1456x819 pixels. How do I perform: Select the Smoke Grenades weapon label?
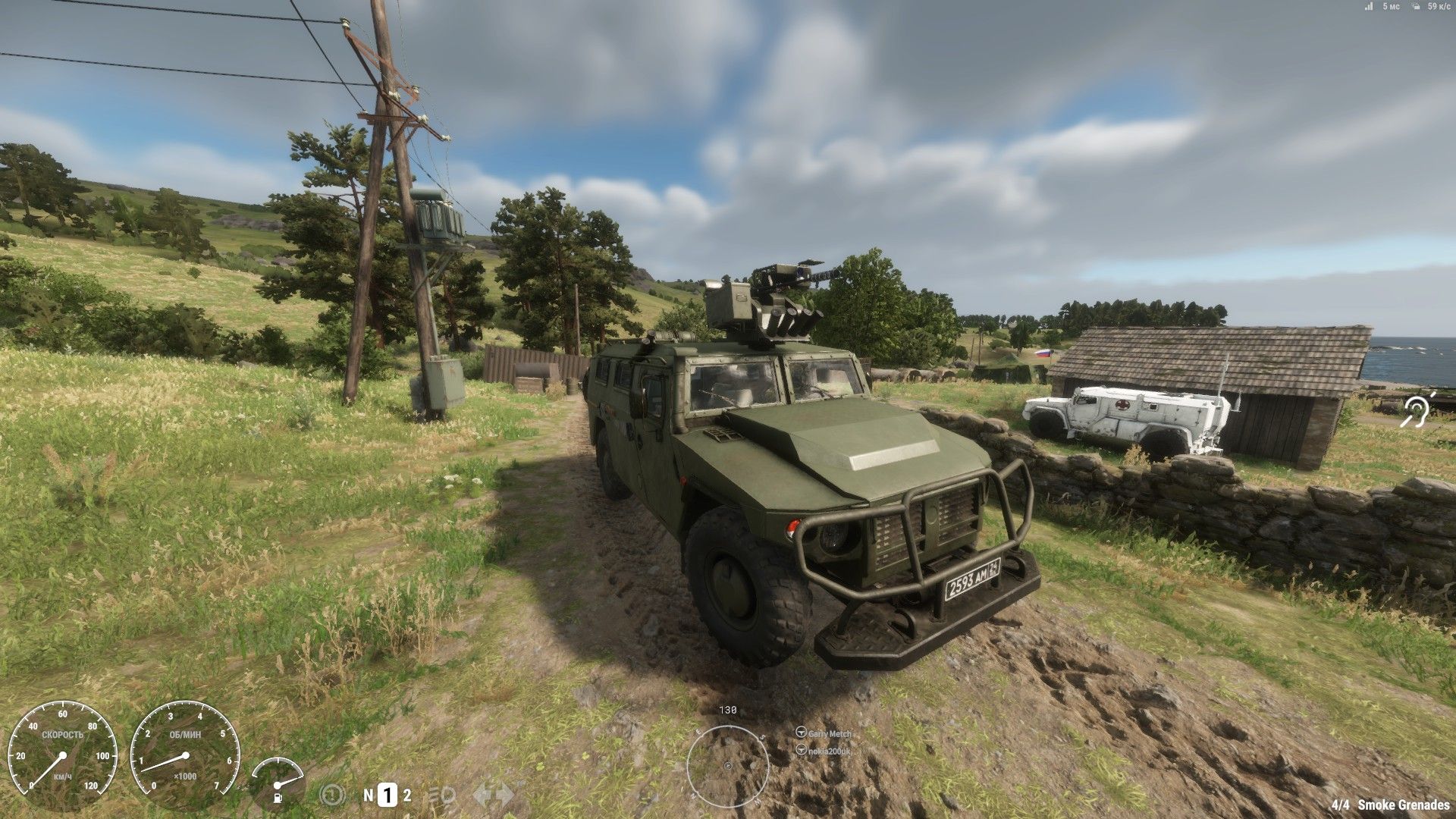click(1403, 805)
